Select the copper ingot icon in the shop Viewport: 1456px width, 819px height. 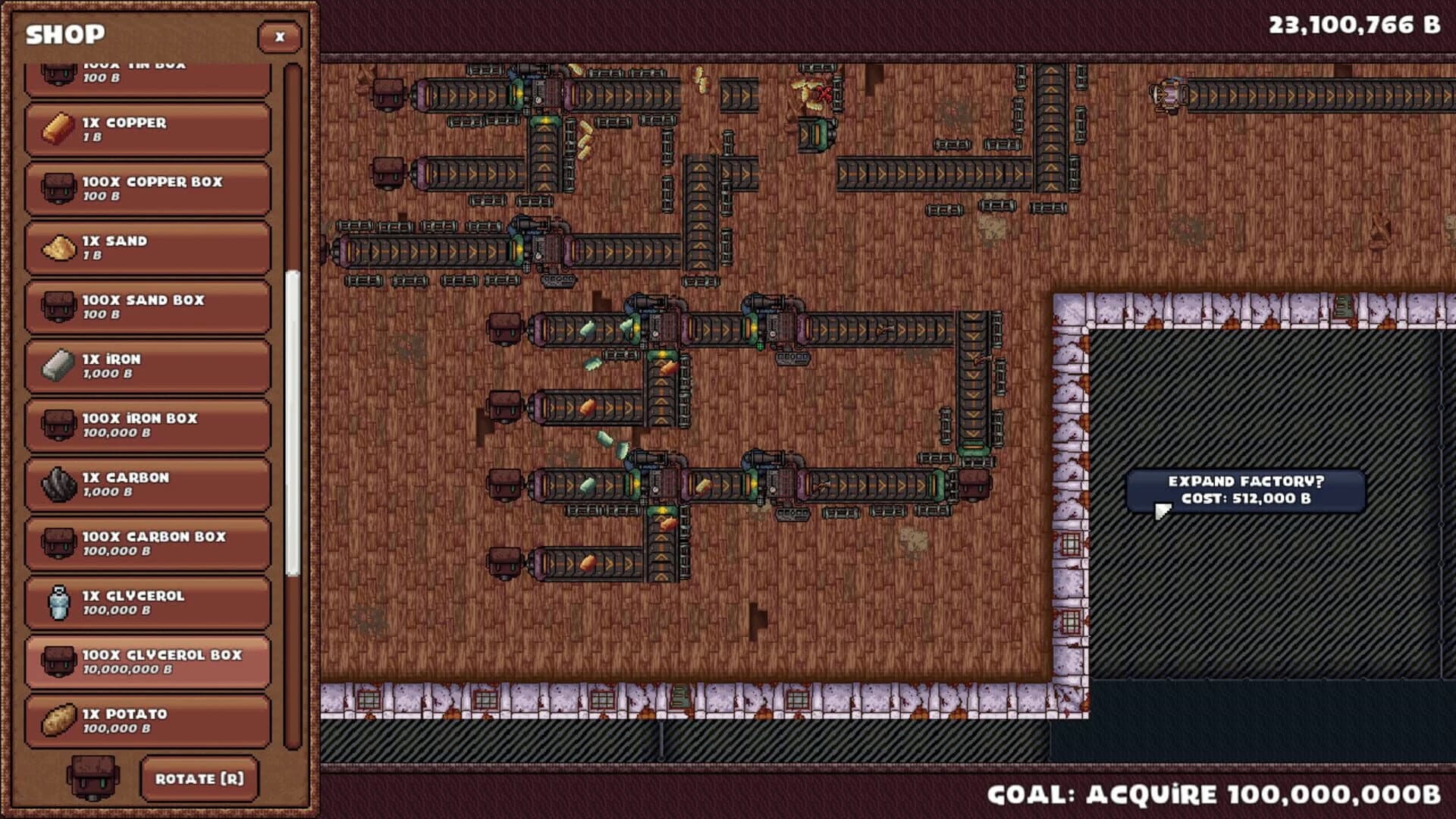57,126
